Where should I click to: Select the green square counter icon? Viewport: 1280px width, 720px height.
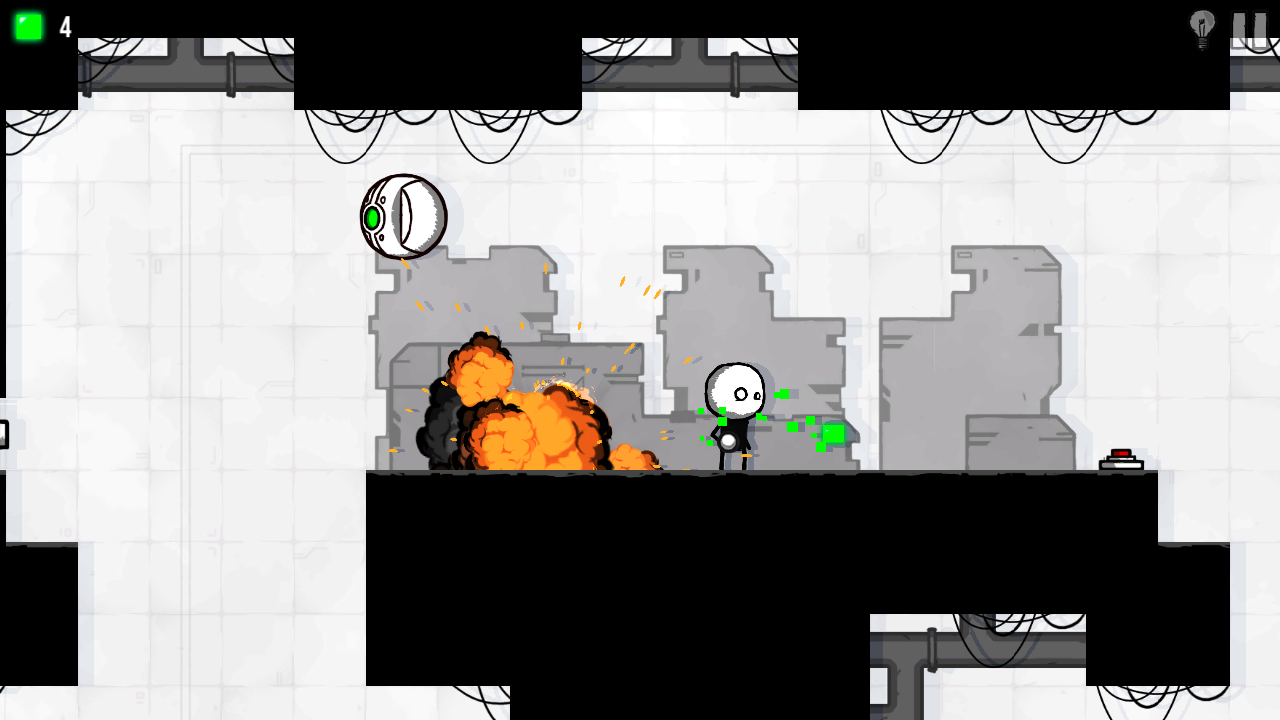27,27
